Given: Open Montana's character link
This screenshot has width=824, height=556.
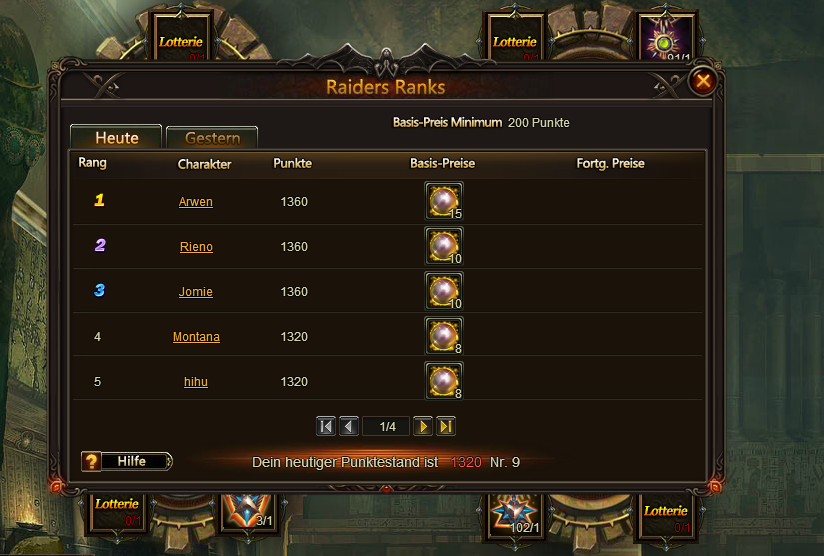Looking at the screenshot, I should [x=196, y=337].
